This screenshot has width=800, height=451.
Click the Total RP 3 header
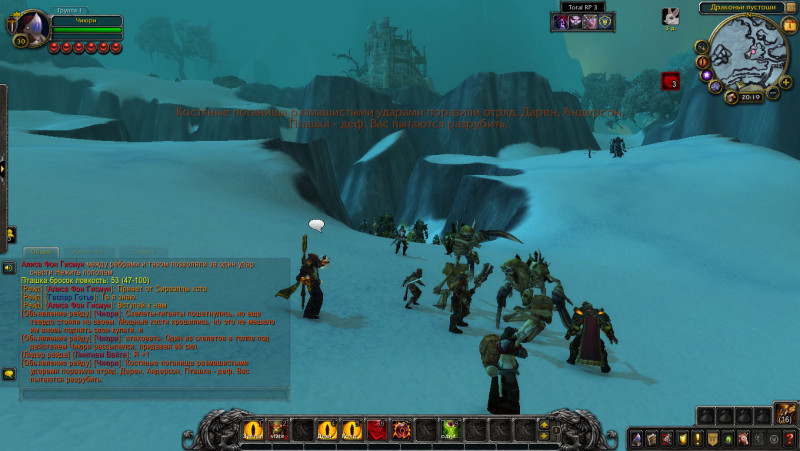coord(583,7)
